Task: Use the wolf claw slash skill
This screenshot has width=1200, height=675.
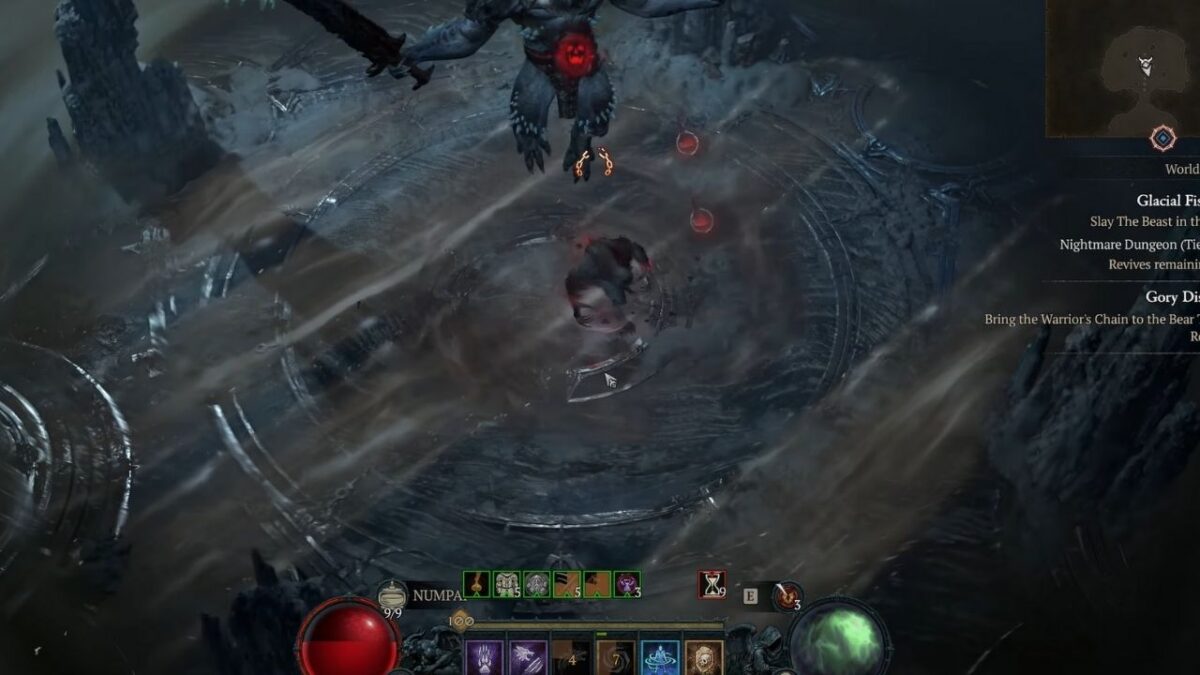Action: tap(528, 658)
